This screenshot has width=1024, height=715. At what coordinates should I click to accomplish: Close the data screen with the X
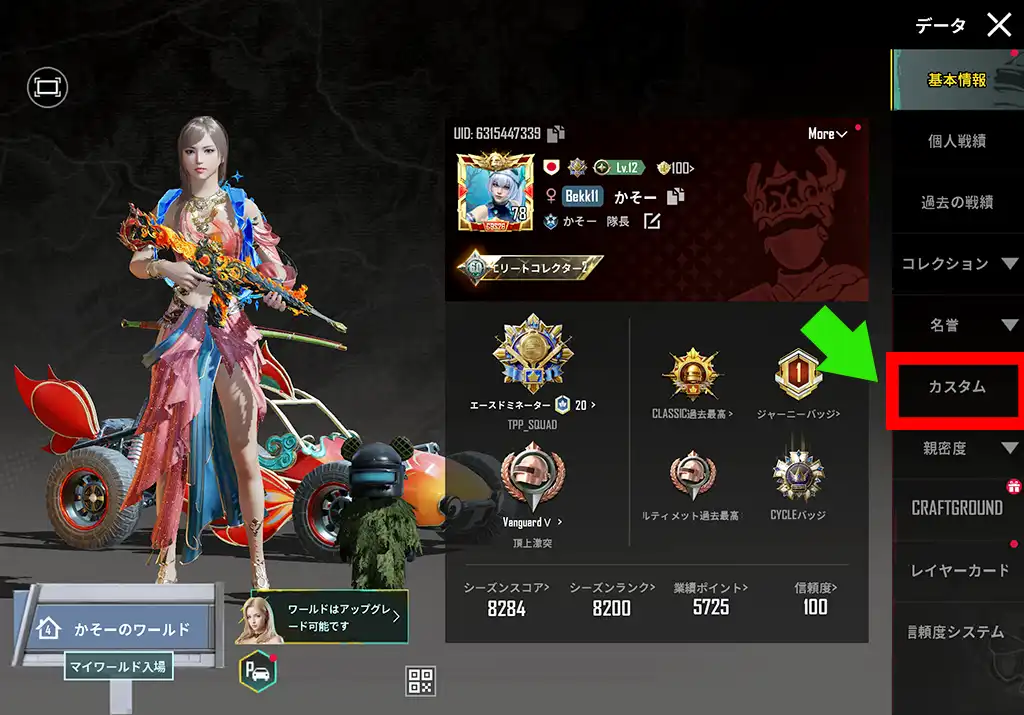pos(999,25)
